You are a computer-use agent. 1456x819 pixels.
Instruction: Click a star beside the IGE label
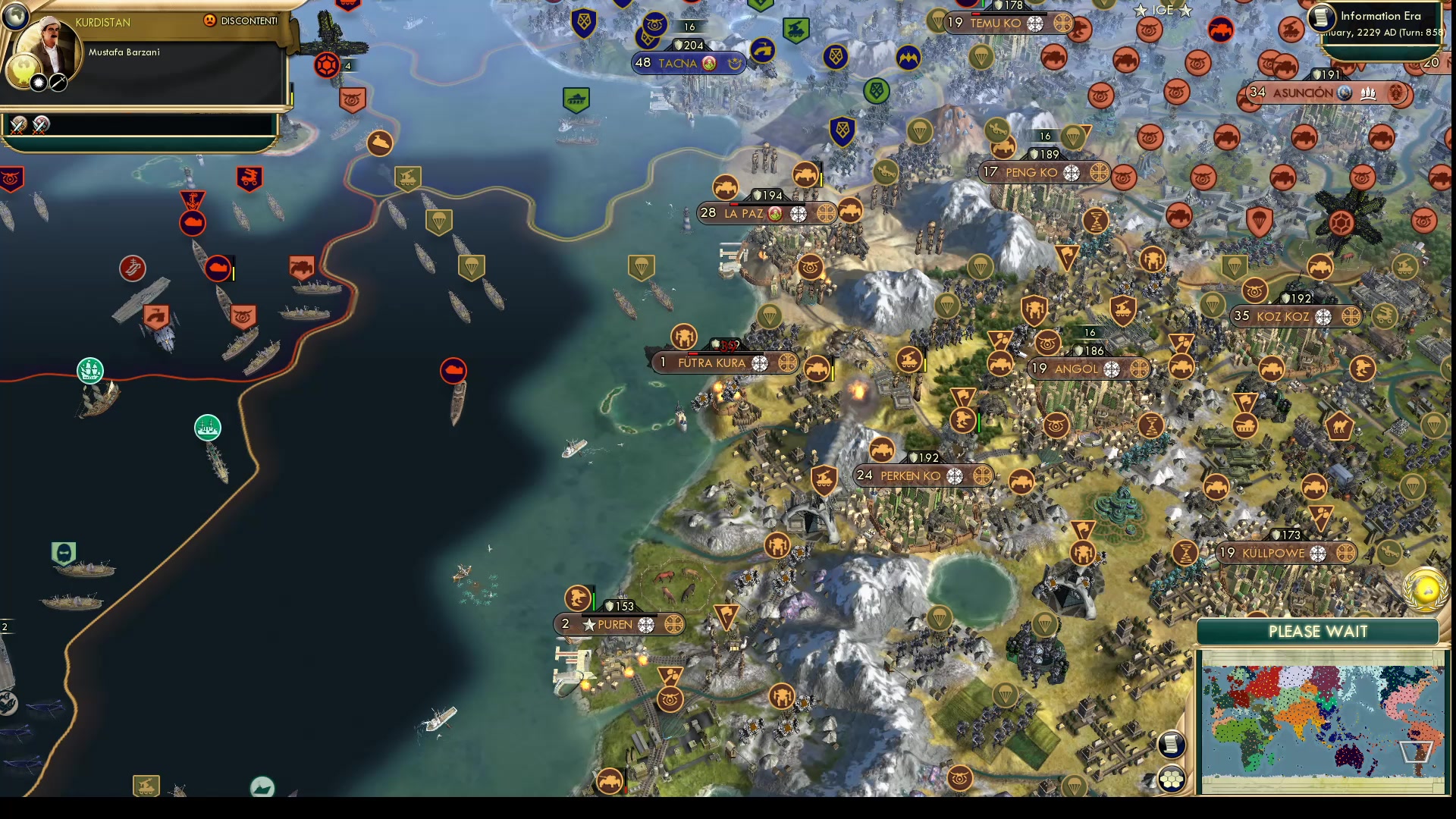(x=1141, y=11)
